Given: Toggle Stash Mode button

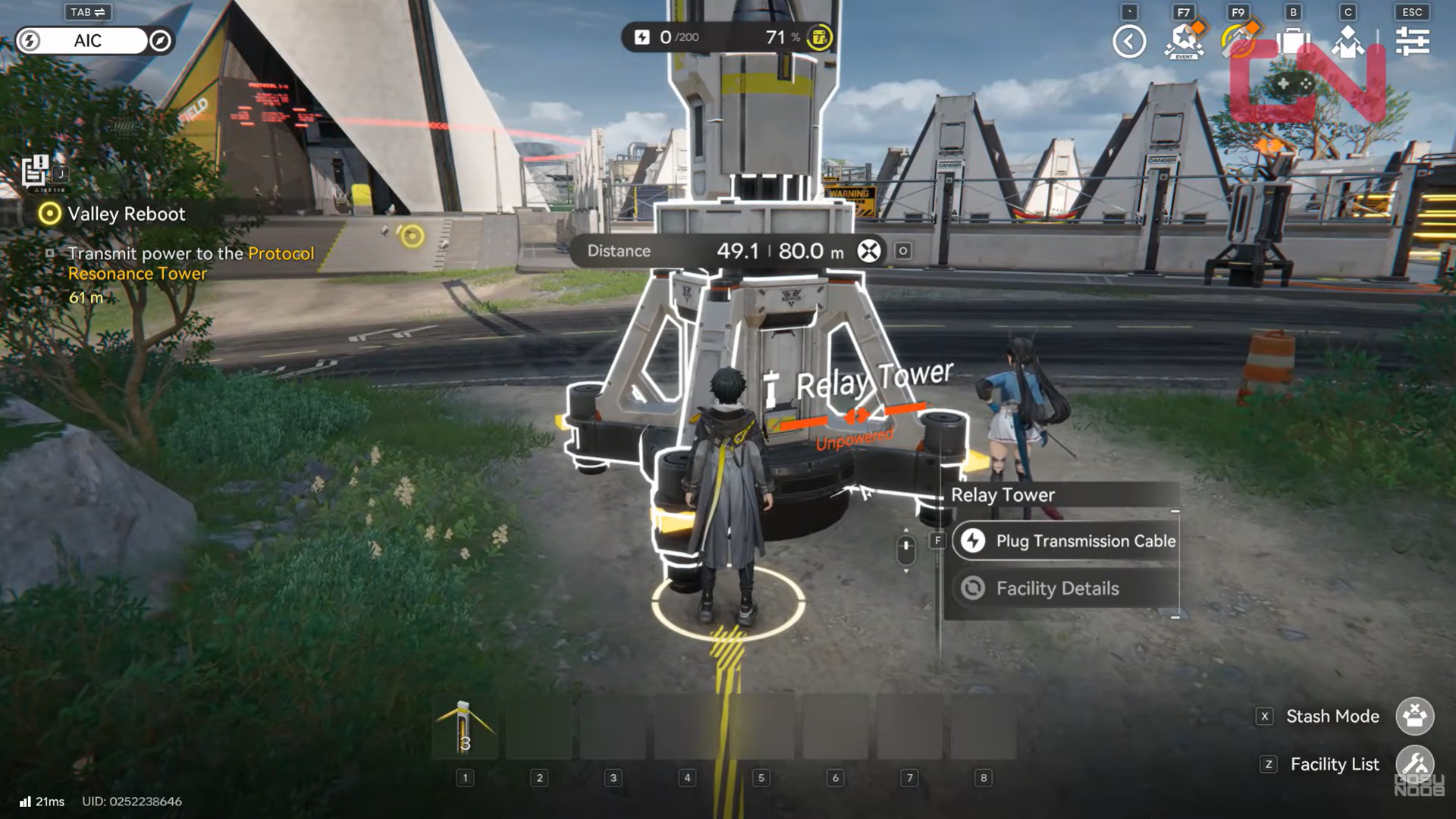Looking at the screenshot, I should tap(1414, 716).
